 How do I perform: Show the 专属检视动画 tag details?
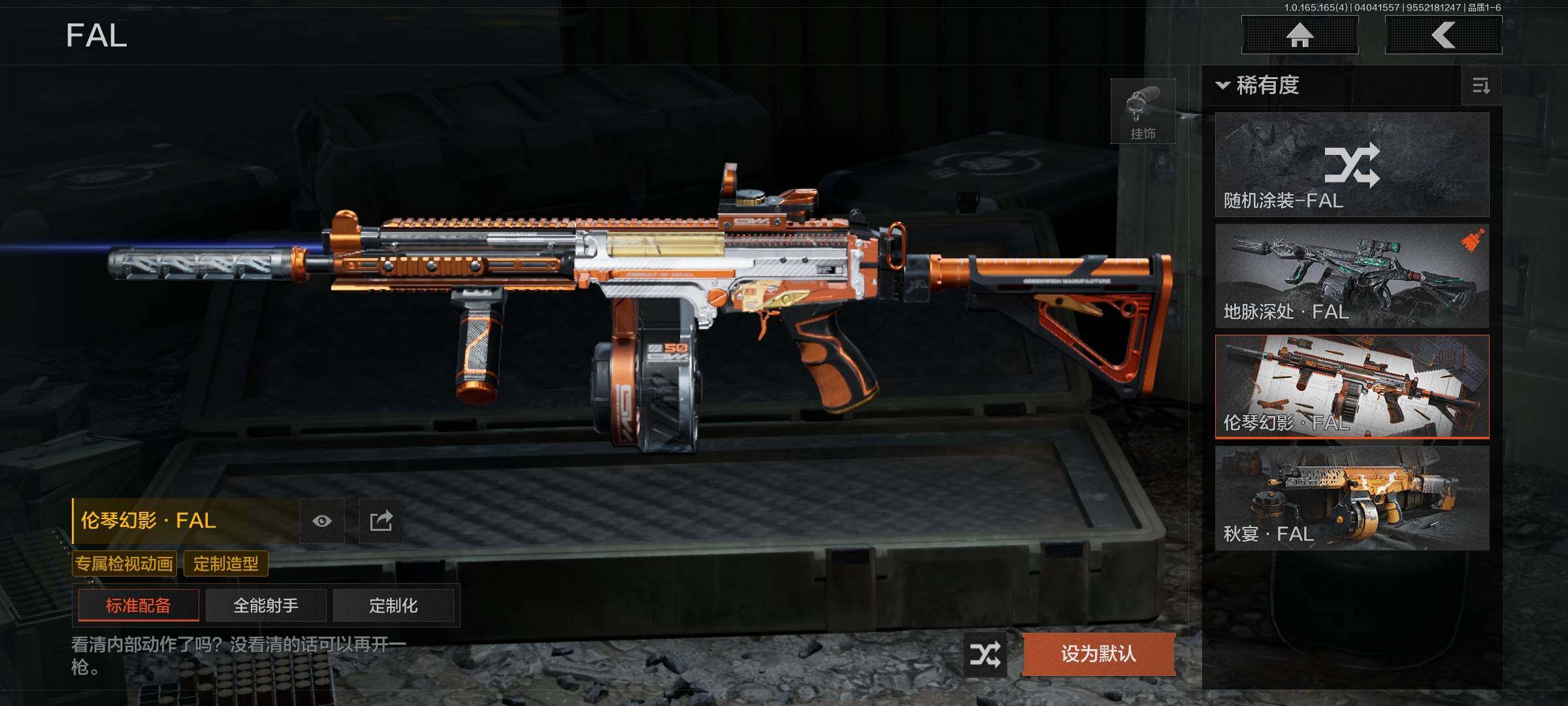click(124, 563)
